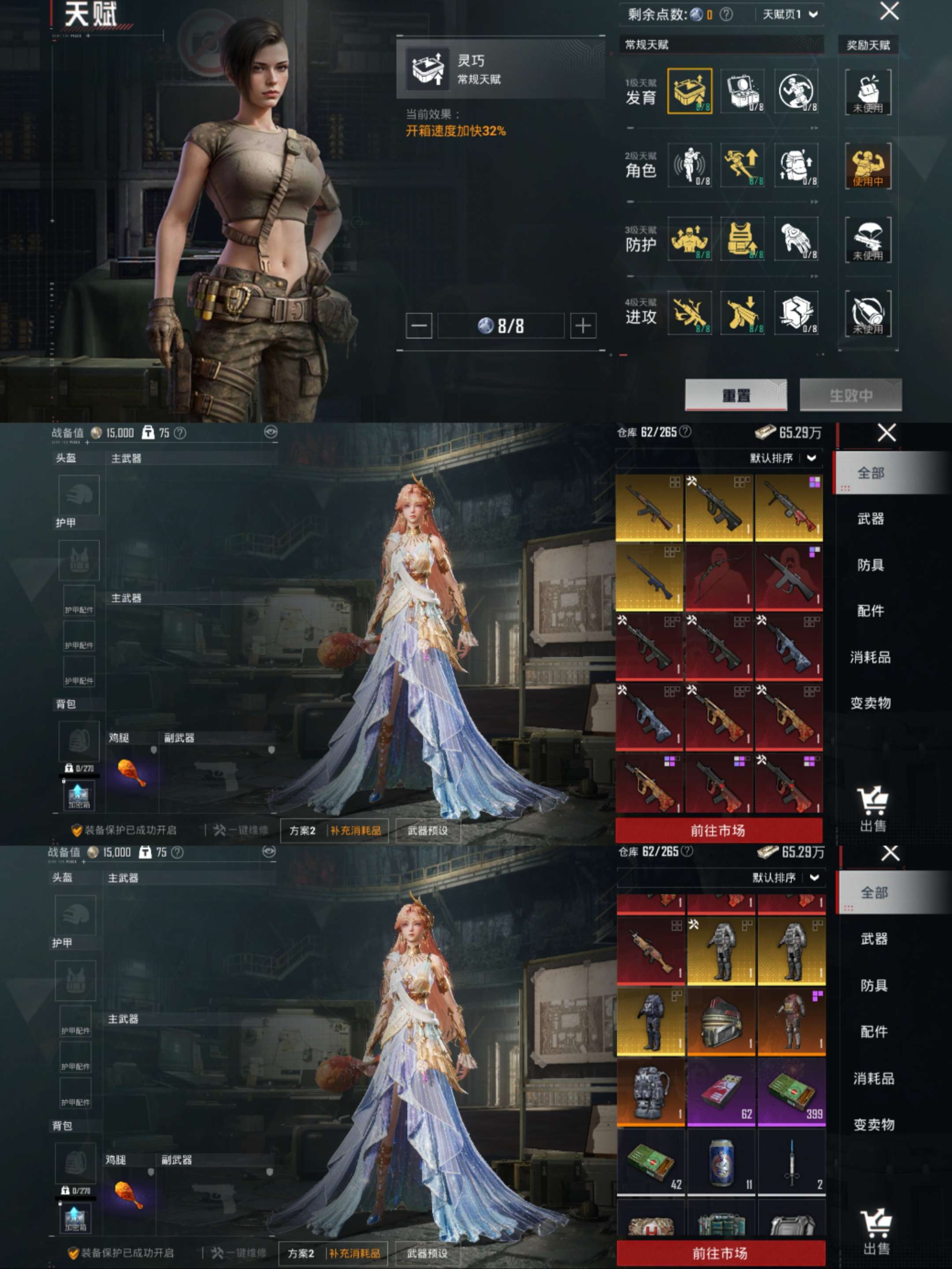Select the blue drink can stack
952x1269 pixels.
(x=721, y=1162)
